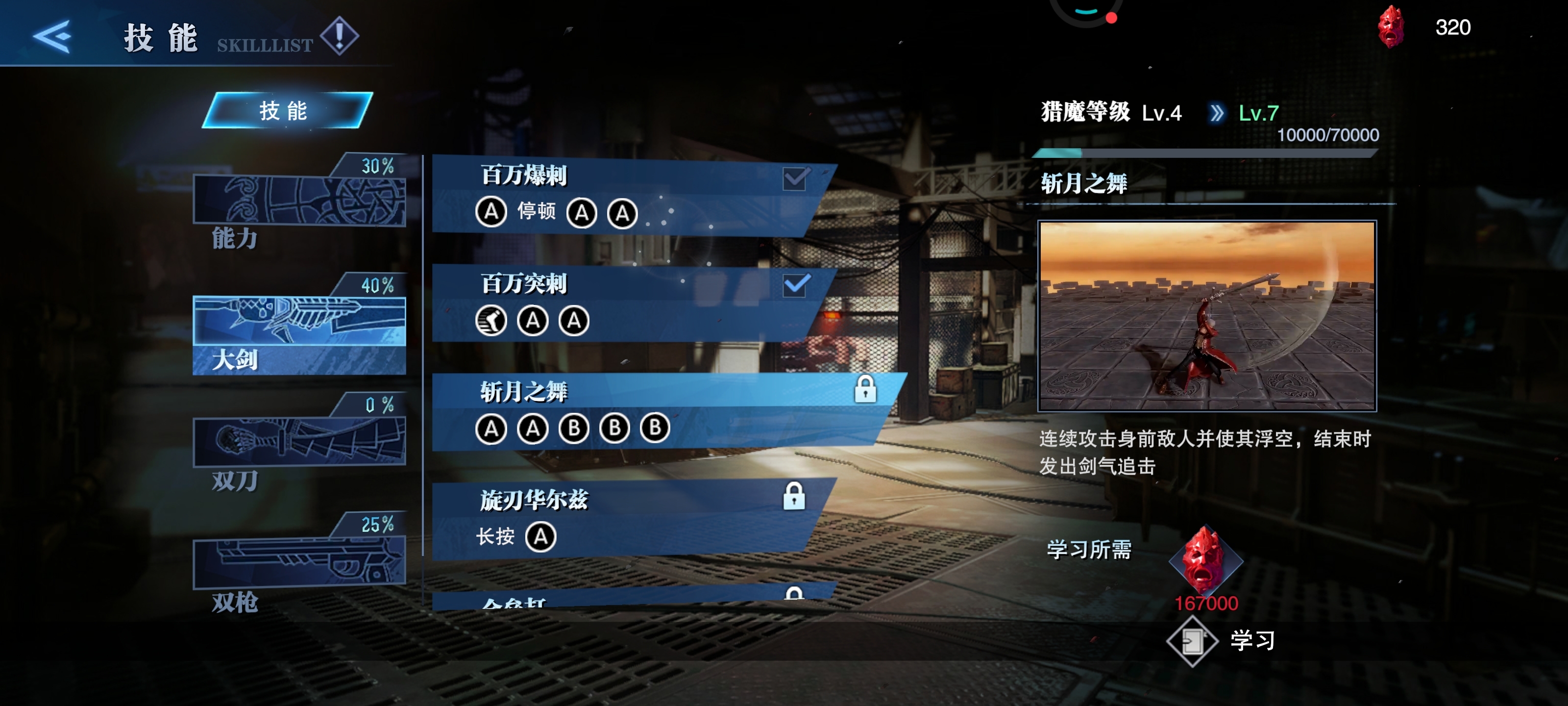Viewport: 1568px width, 706px height.
Task: Select the 百万爆刺 skill row
Action: tap(627, 195)
